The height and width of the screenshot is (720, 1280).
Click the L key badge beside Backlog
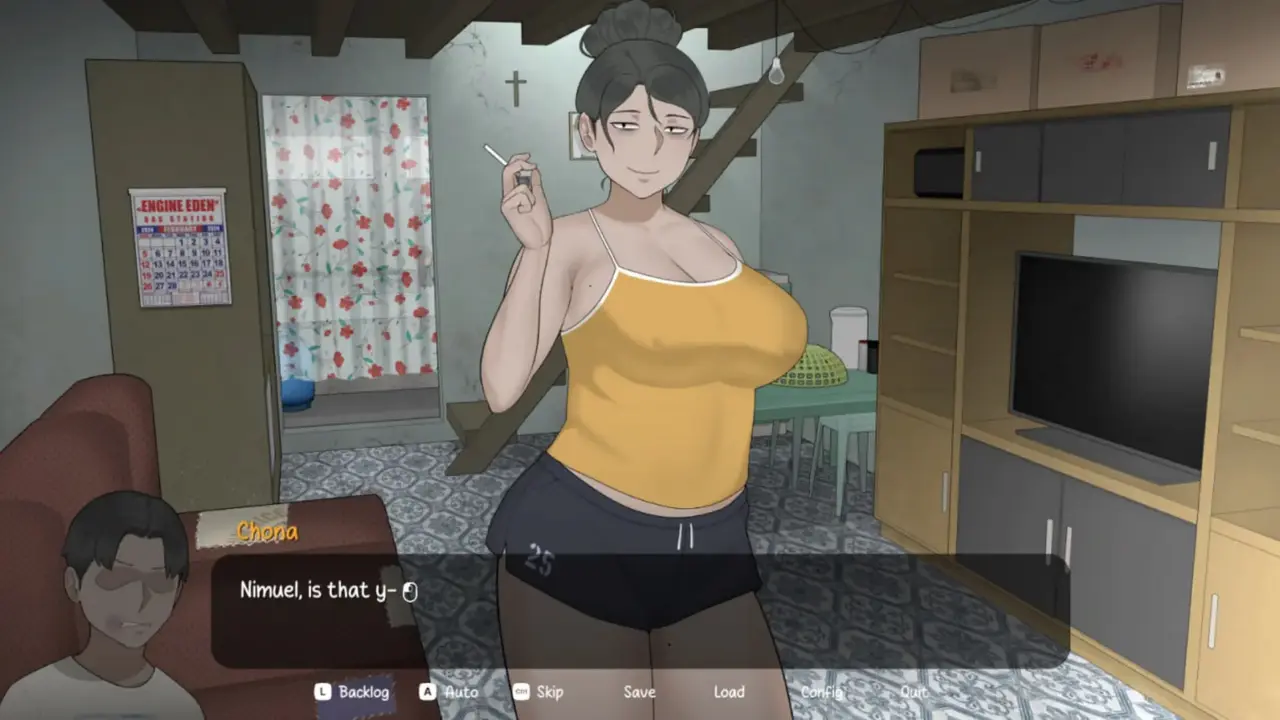coord(322,692)
